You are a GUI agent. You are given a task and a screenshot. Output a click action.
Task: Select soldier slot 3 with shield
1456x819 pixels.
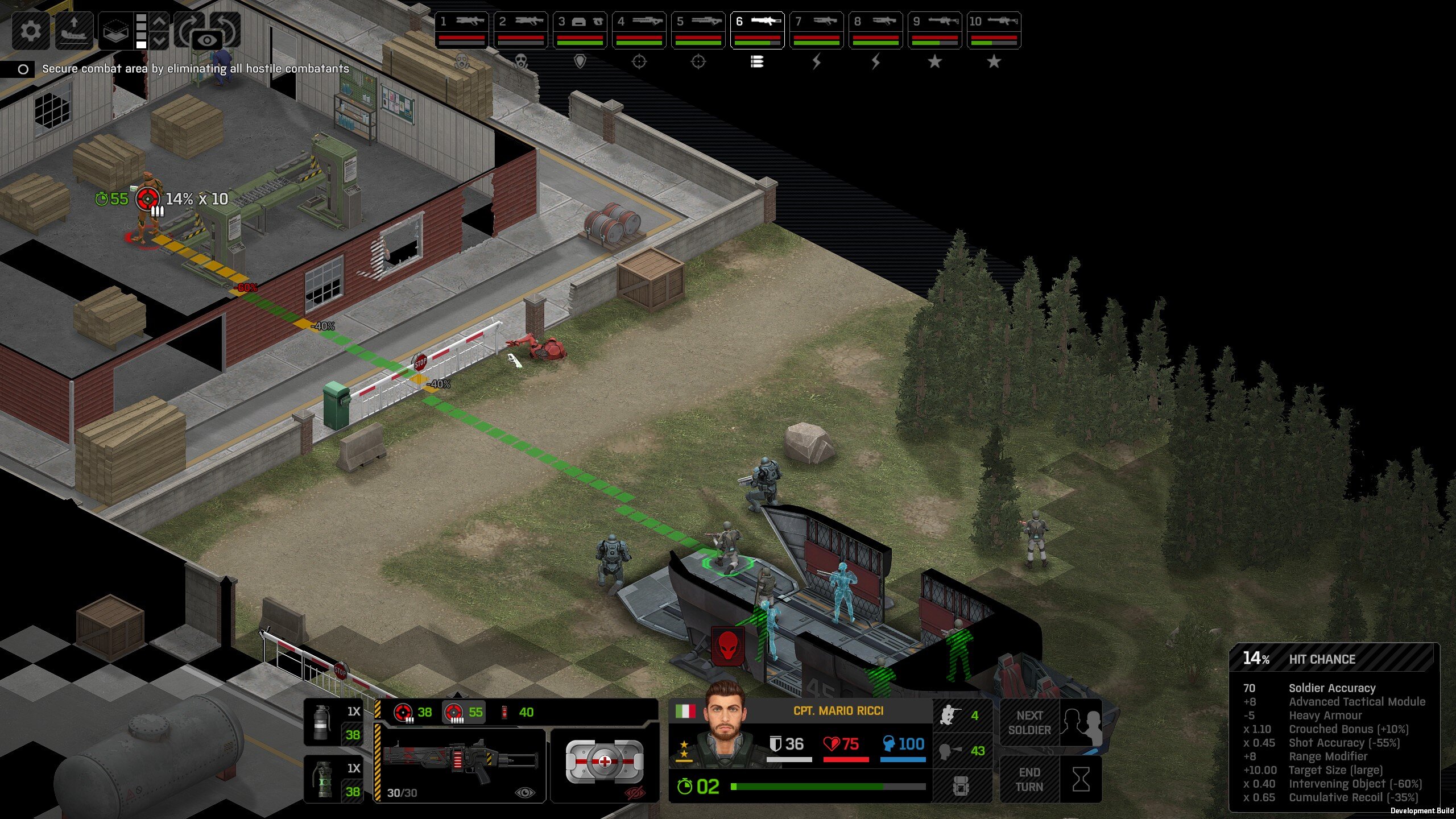pos(580,30)
